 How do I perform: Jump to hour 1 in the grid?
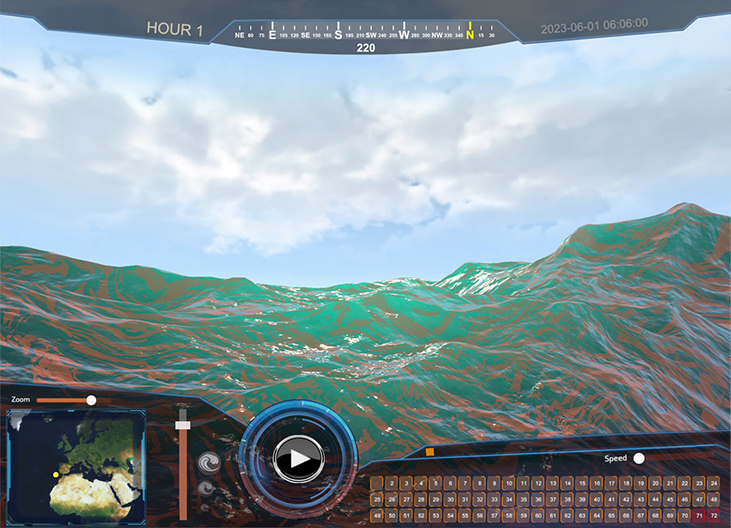(x=377, y=483)
